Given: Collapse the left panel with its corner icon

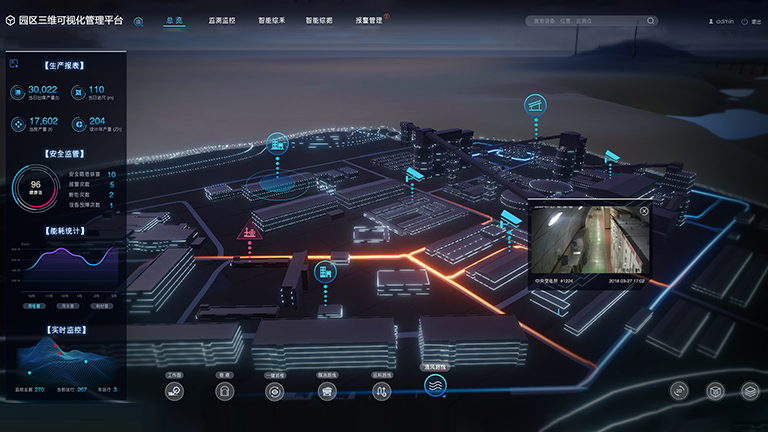Looking at the screenshot, I should click(14, 64).
